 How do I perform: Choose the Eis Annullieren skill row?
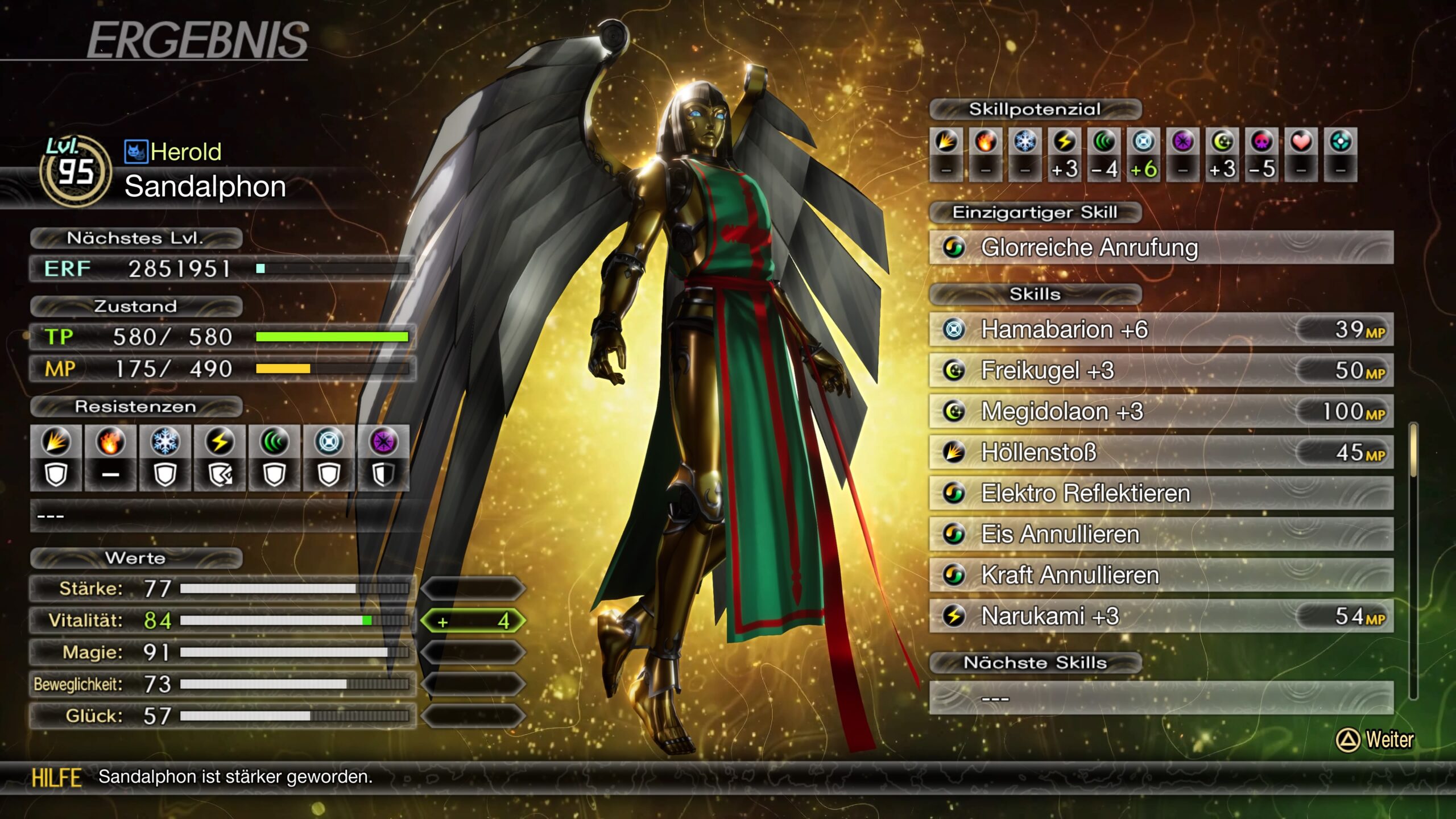point(1160,534)
